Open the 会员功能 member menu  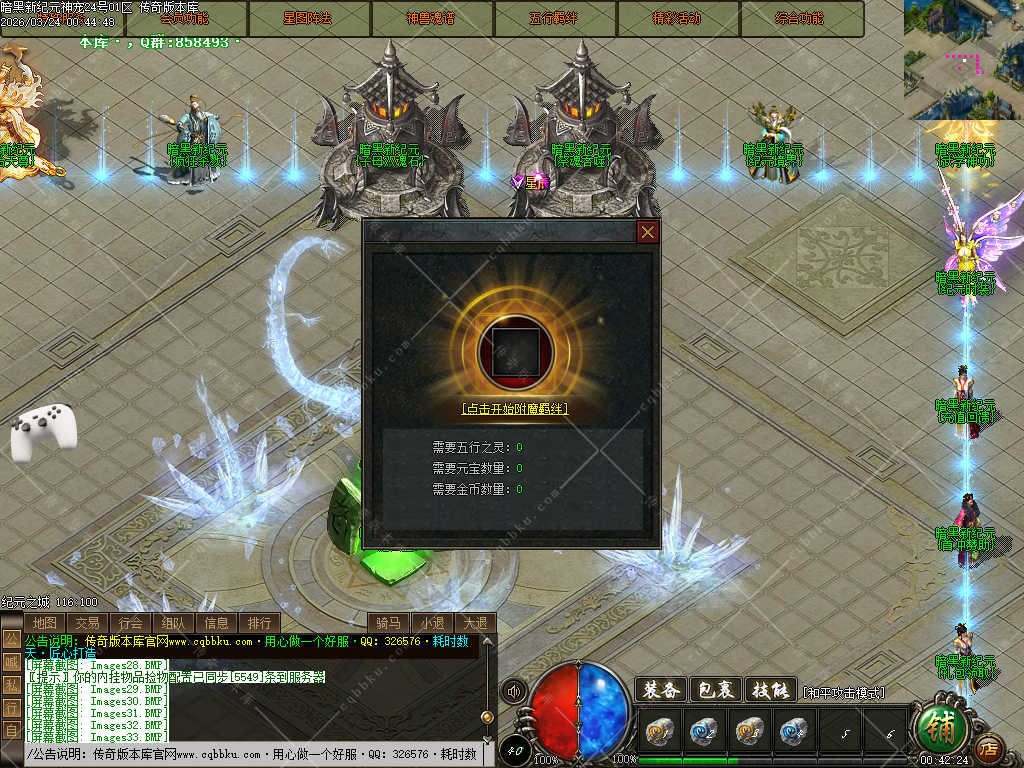click(x=185, y=19)
